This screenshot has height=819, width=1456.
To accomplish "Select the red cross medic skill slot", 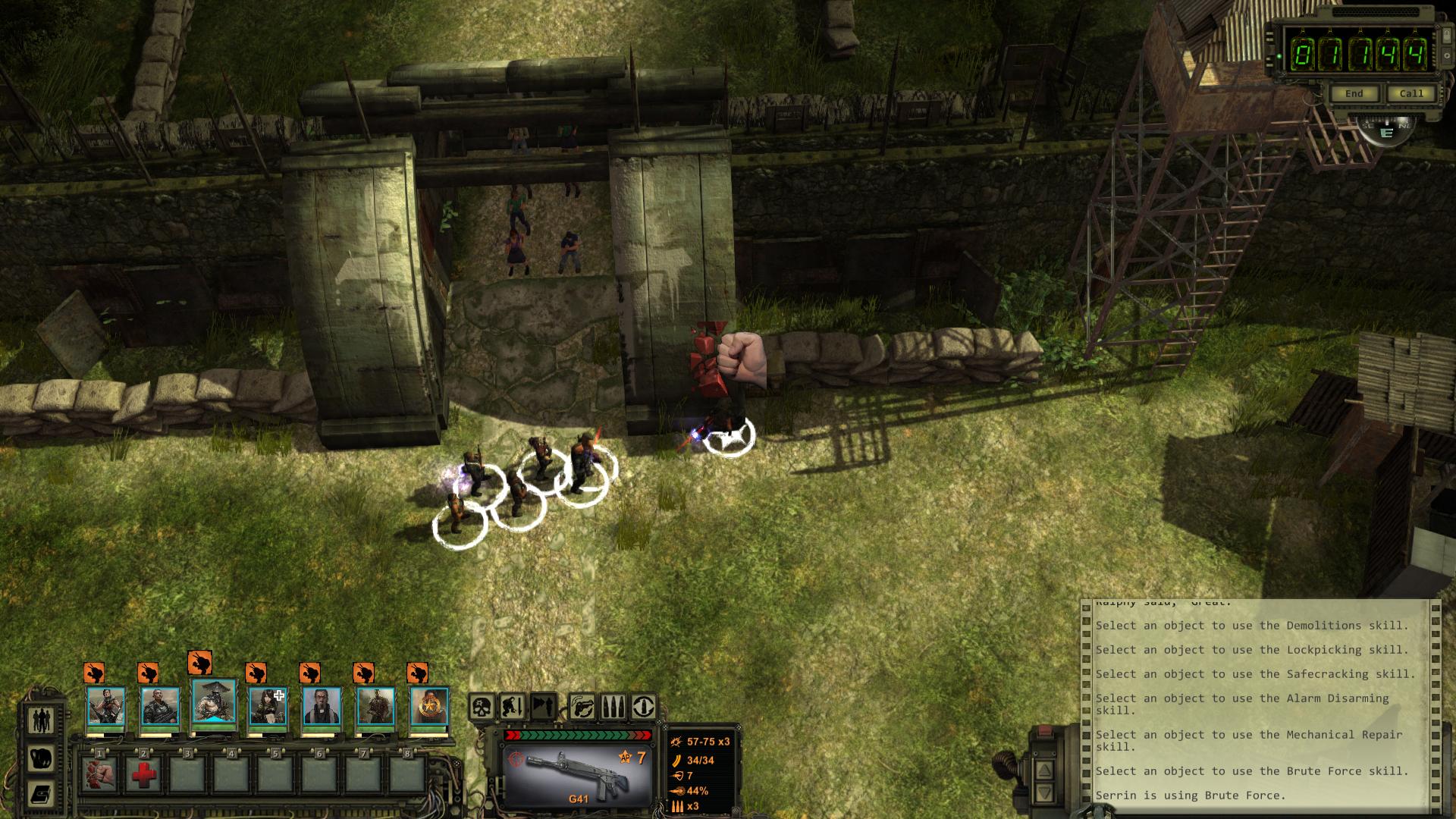I will pyautogui.click(x=143, y=775).
